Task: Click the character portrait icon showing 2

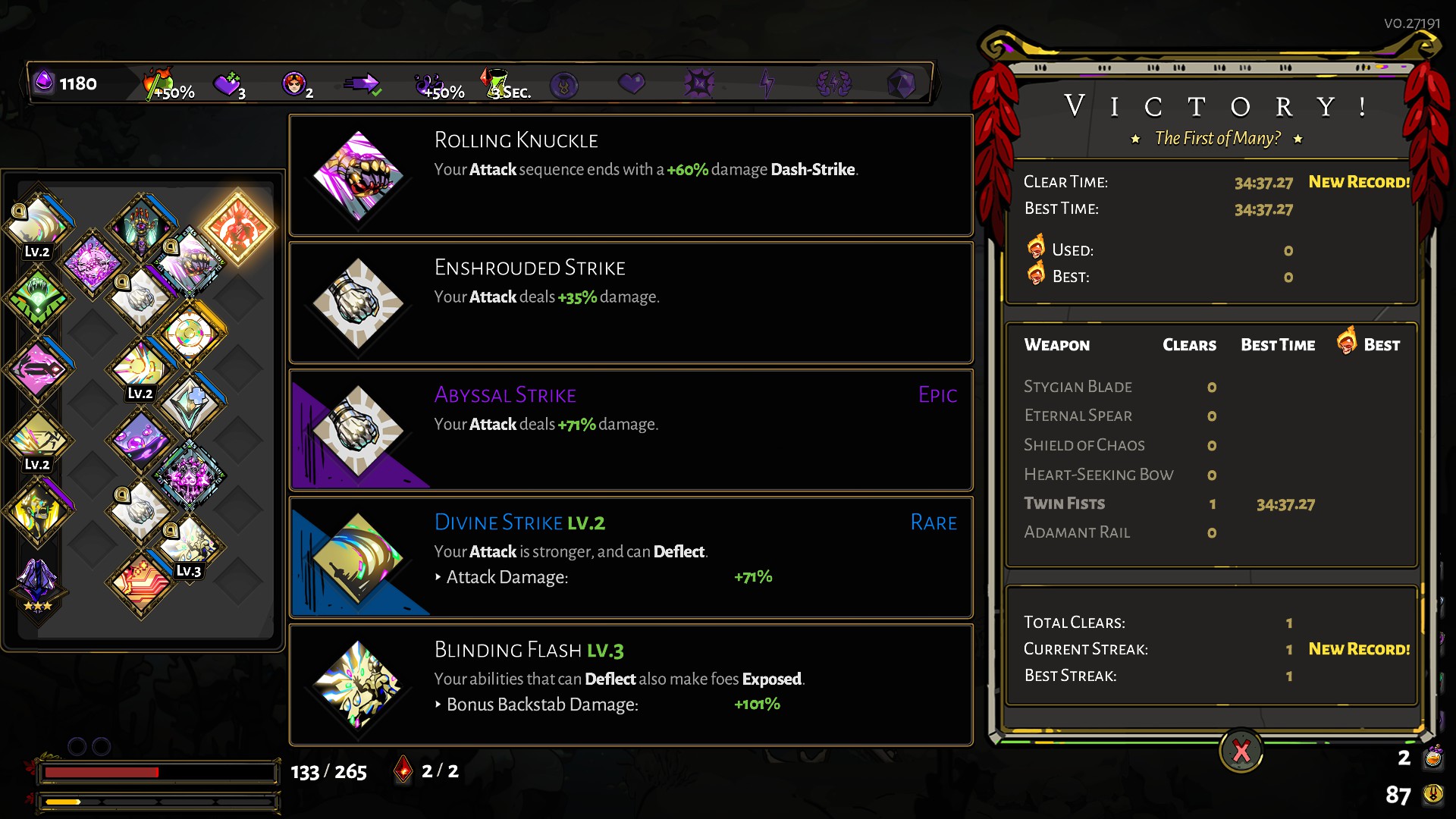Action: [x=294, y=82]
